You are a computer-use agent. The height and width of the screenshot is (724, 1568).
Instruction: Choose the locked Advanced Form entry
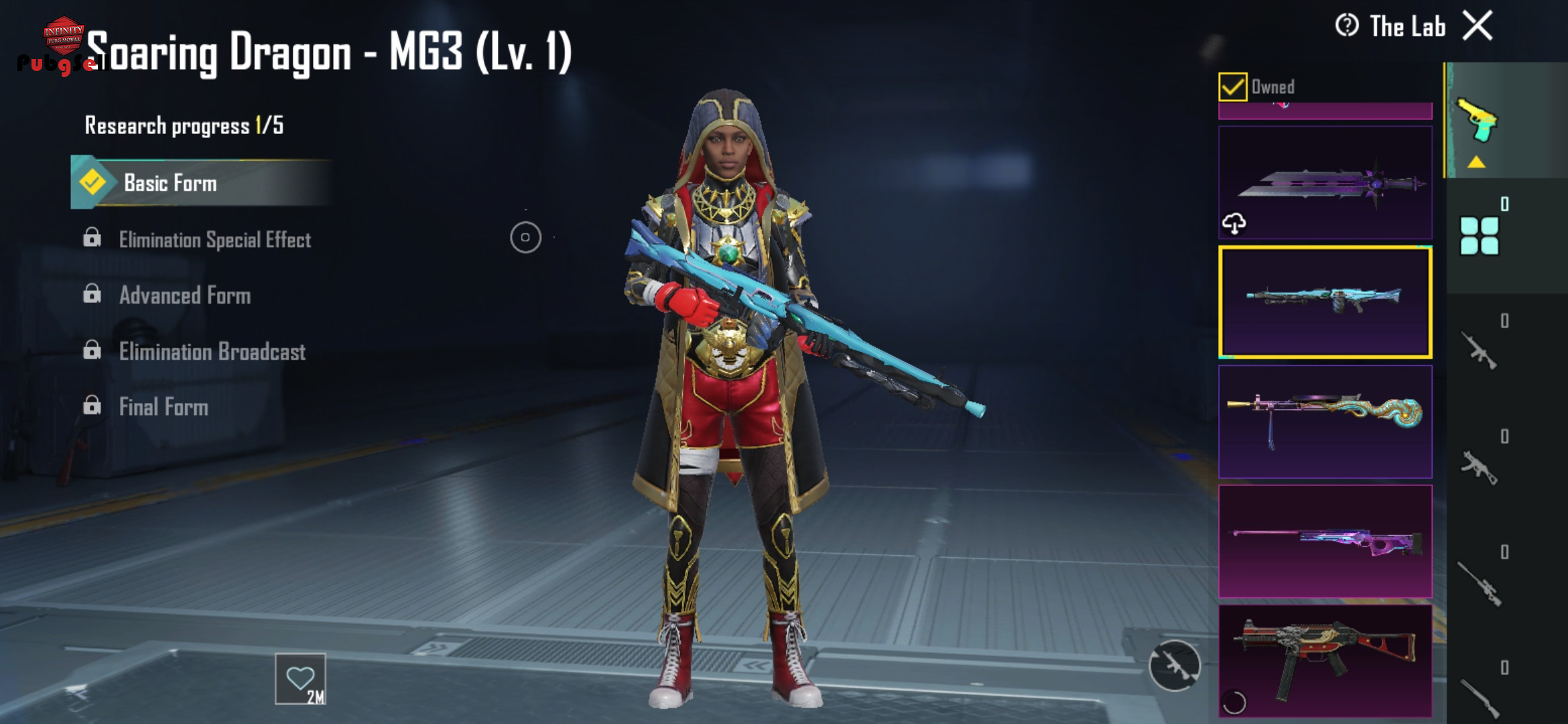click(x=184, y=295)
